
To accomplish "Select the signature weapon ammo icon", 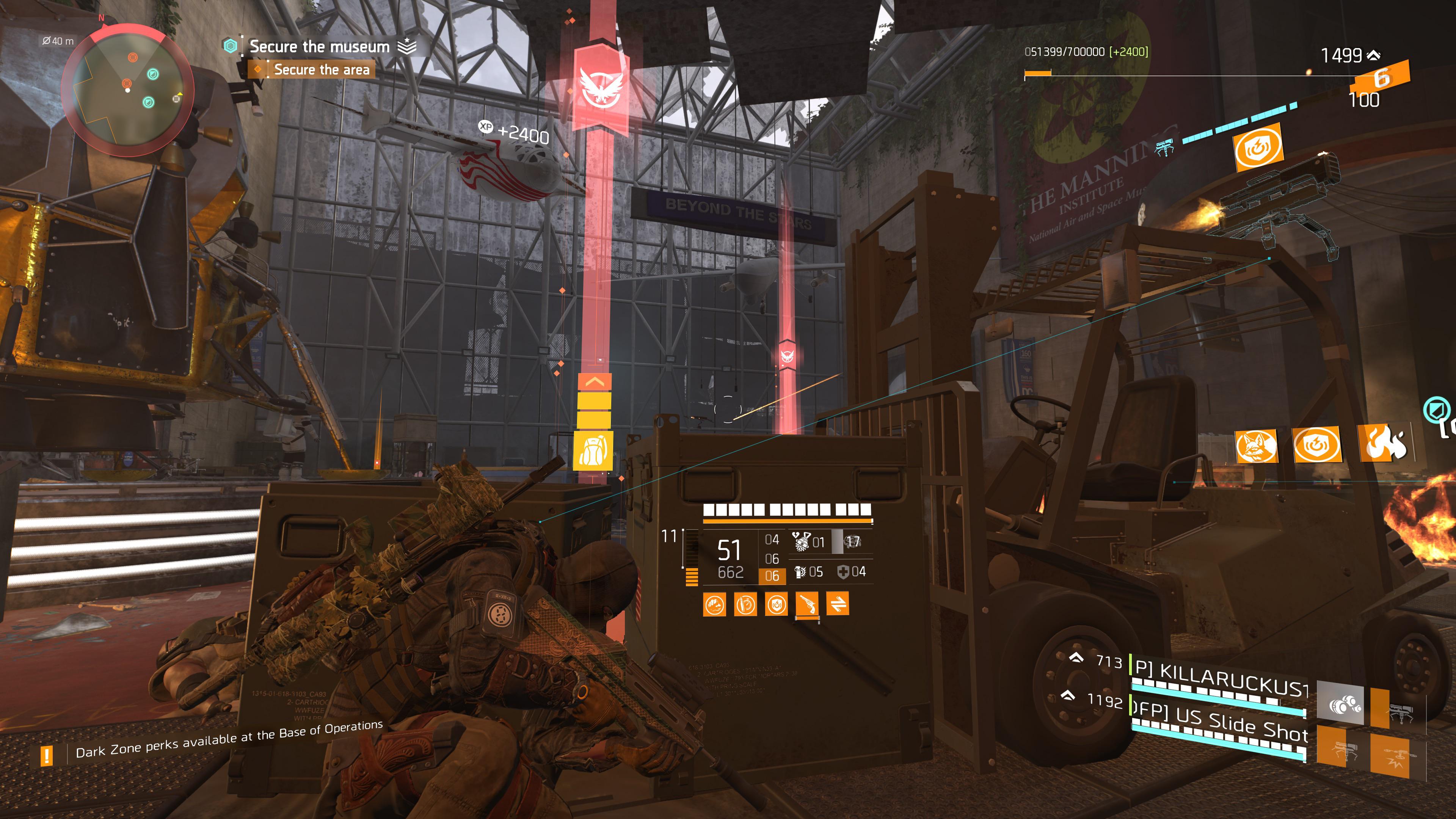I will pyautogui.click(x=801, y=541).
